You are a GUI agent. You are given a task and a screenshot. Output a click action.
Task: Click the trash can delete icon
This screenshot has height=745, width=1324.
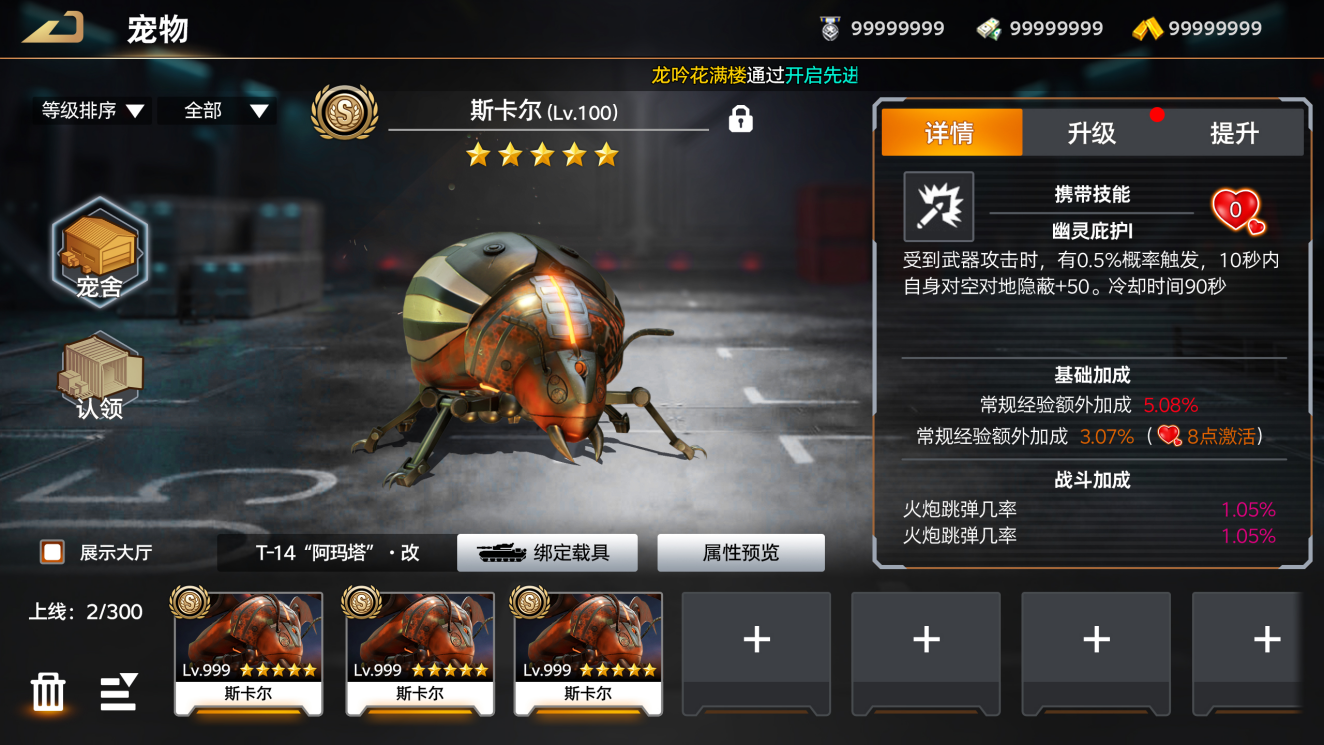pyautogui.click(x=48, y=692)
